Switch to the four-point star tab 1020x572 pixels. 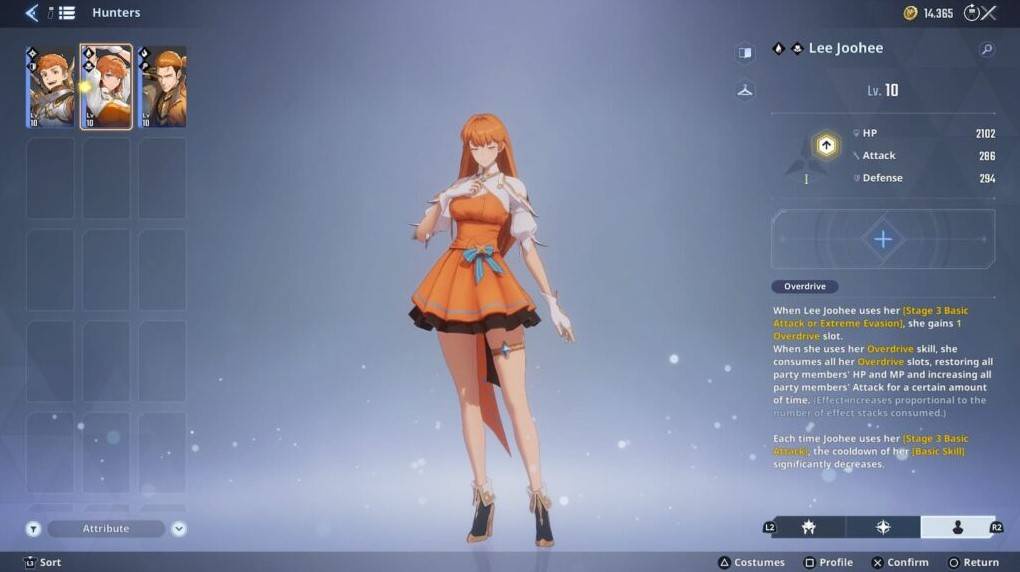point(883,527)
